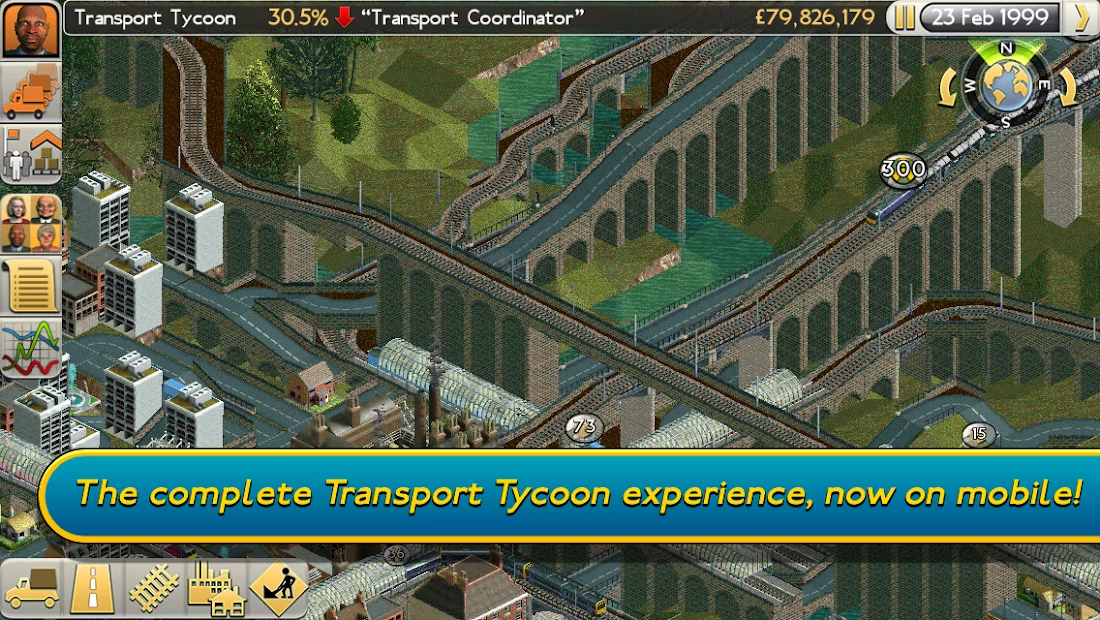This screenshot has height=620, width=1100.
Task: Open the factory and house building tool
Action: click(x=216, y=589)
